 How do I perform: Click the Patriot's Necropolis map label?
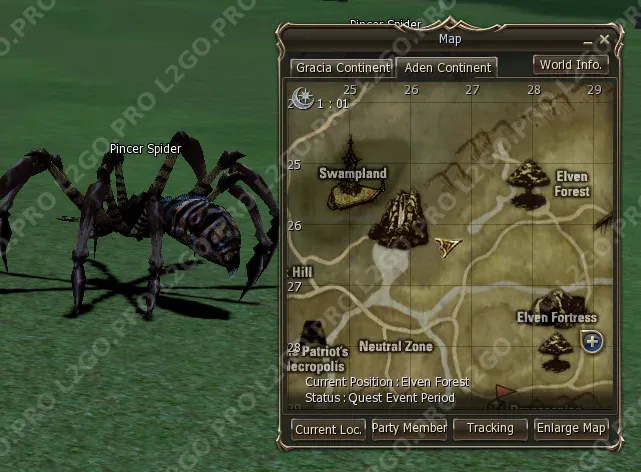click(320, 358)
